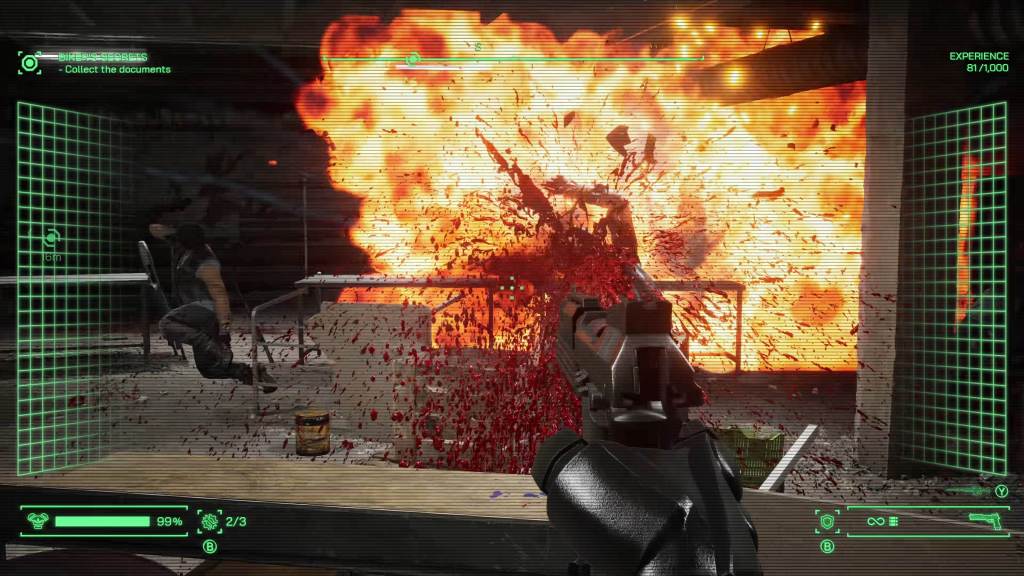Click the objective target icon beside the quest title
Image resolution: width=1024 pixels, height=576 pixels.
(x=30, y=62)
